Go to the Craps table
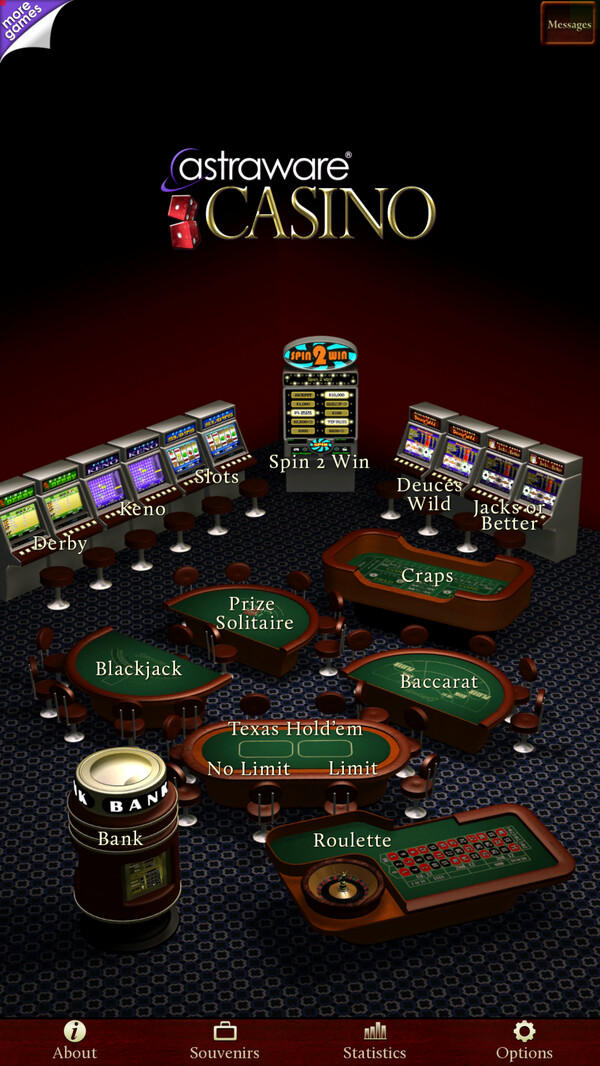The width and height of the screenshot is (600, 1066). (427, 576)
